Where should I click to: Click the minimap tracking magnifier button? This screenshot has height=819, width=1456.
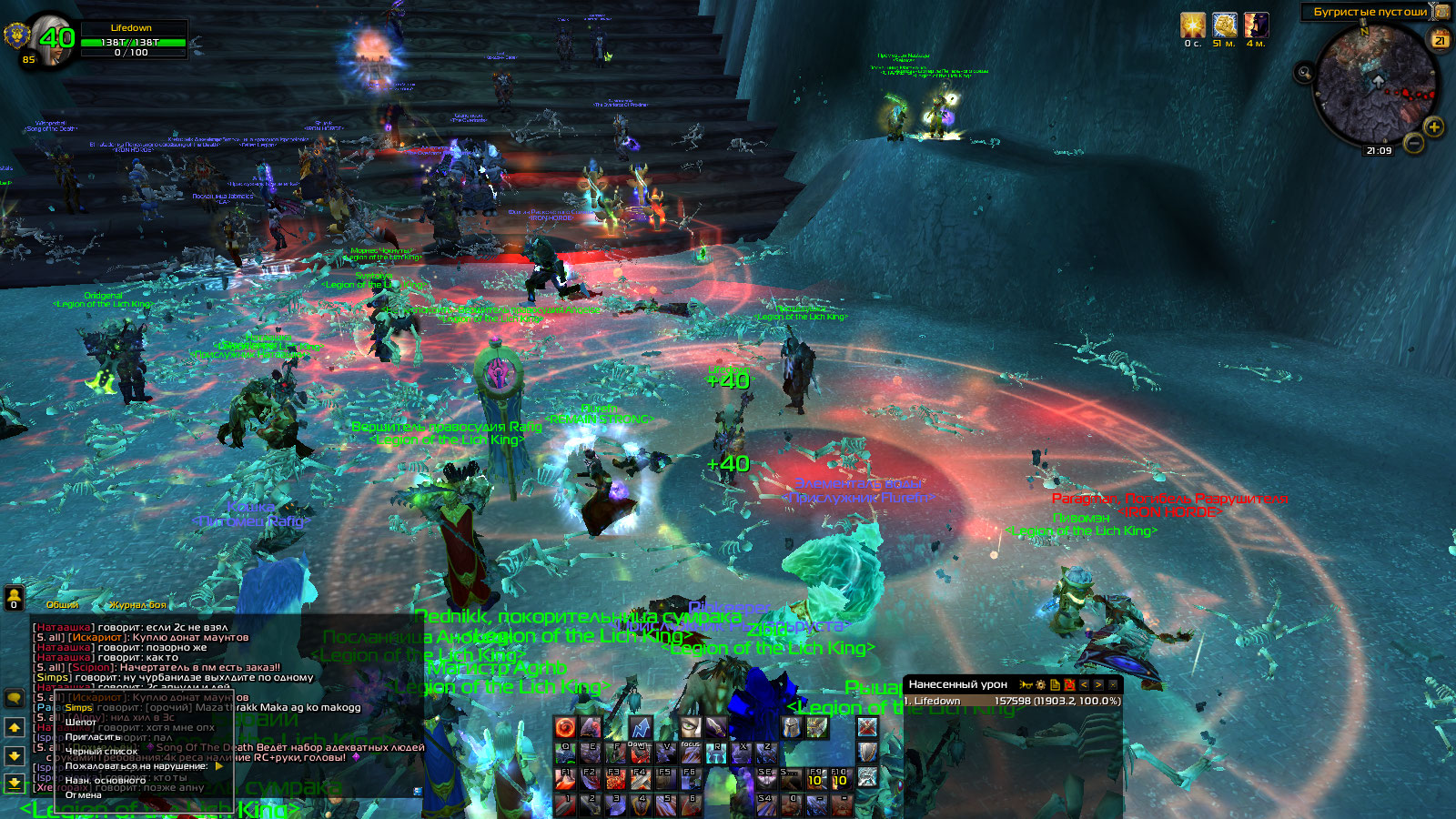[1304, 72]
